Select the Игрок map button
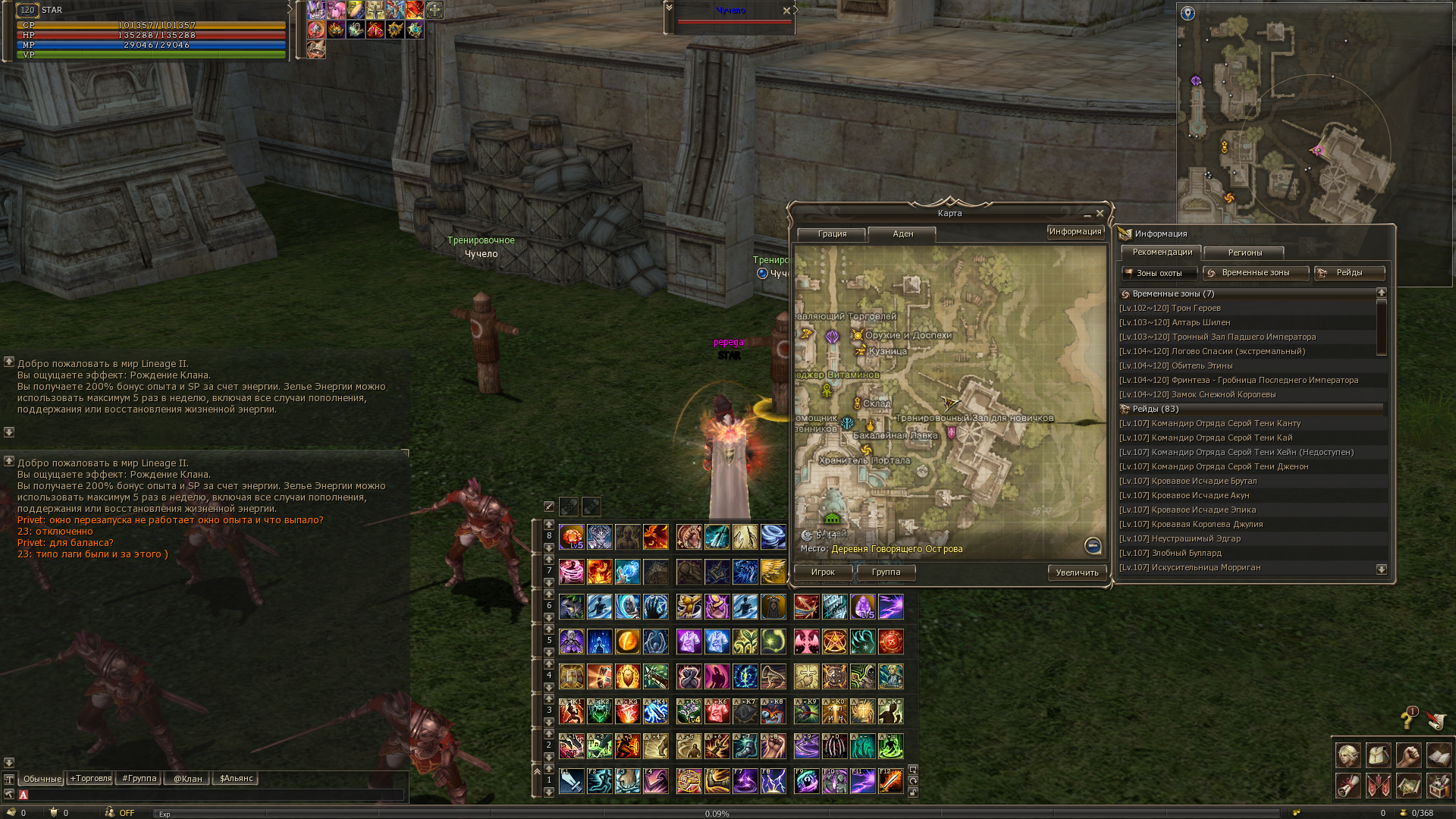 click(823, 573)
